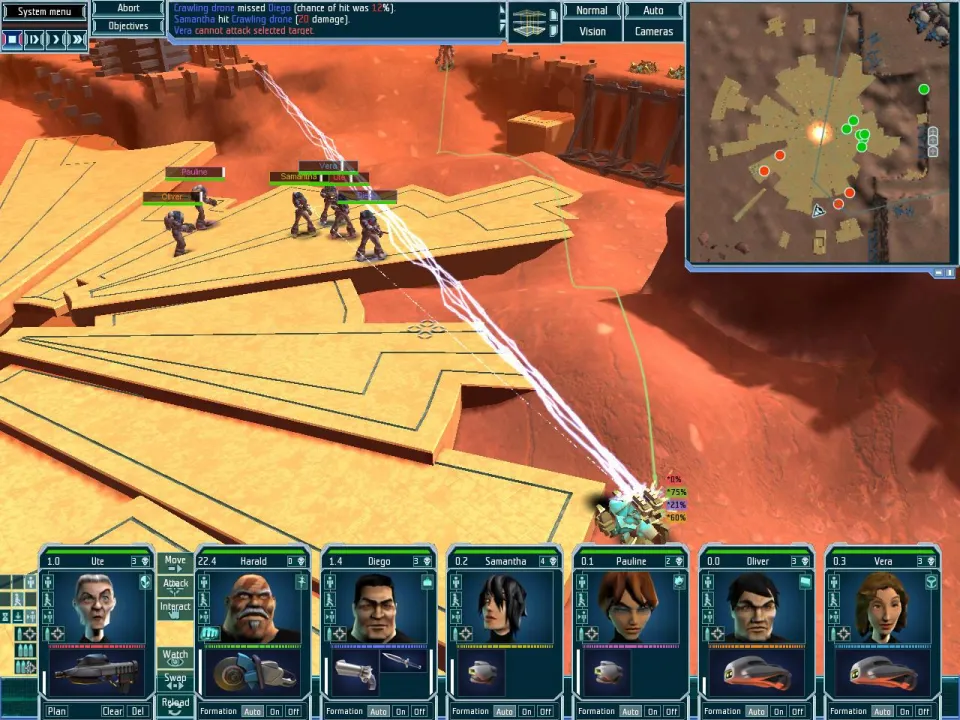Use the Swap weapons command
The height and width of the screenshot is (720, 960).
[x=175, y=679]
